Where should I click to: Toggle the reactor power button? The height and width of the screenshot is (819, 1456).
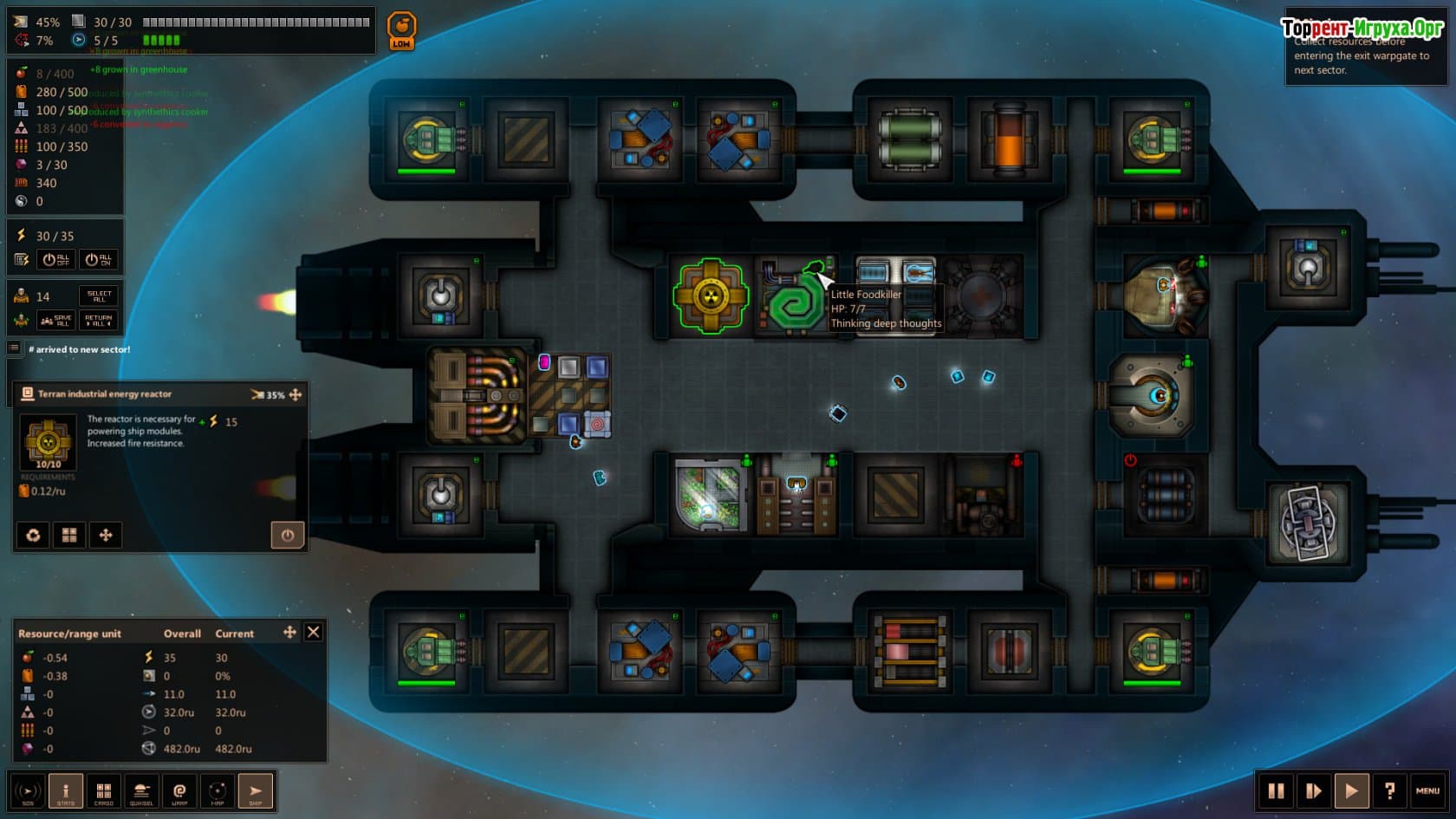point(288,536)
